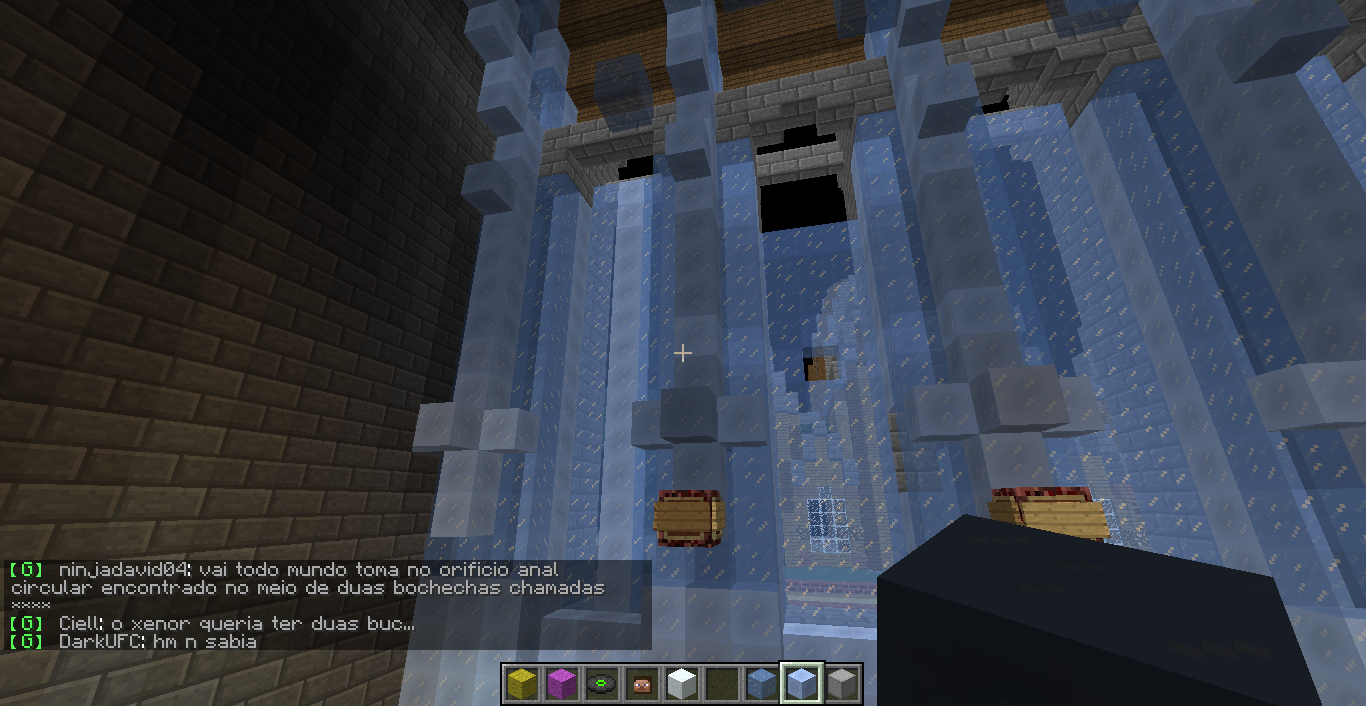The height and width of the screenshot is (706, 1366).
Task: Select the empty hotbar slot
Action: (722, 684)
